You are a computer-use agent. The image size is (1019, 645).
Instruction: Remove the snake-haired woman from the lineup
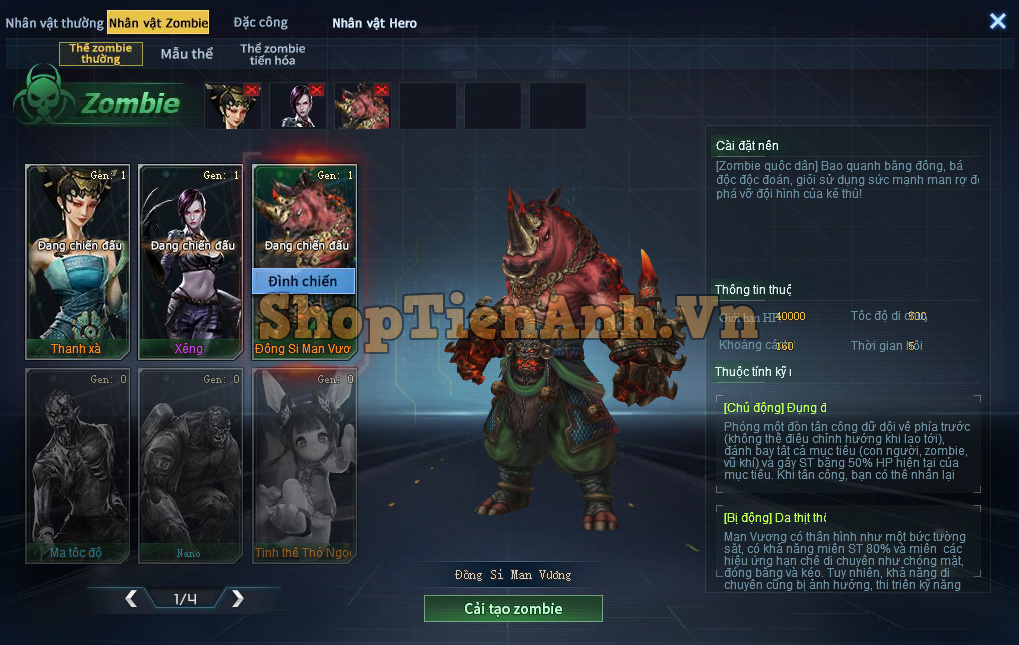(x=252, y=90)
